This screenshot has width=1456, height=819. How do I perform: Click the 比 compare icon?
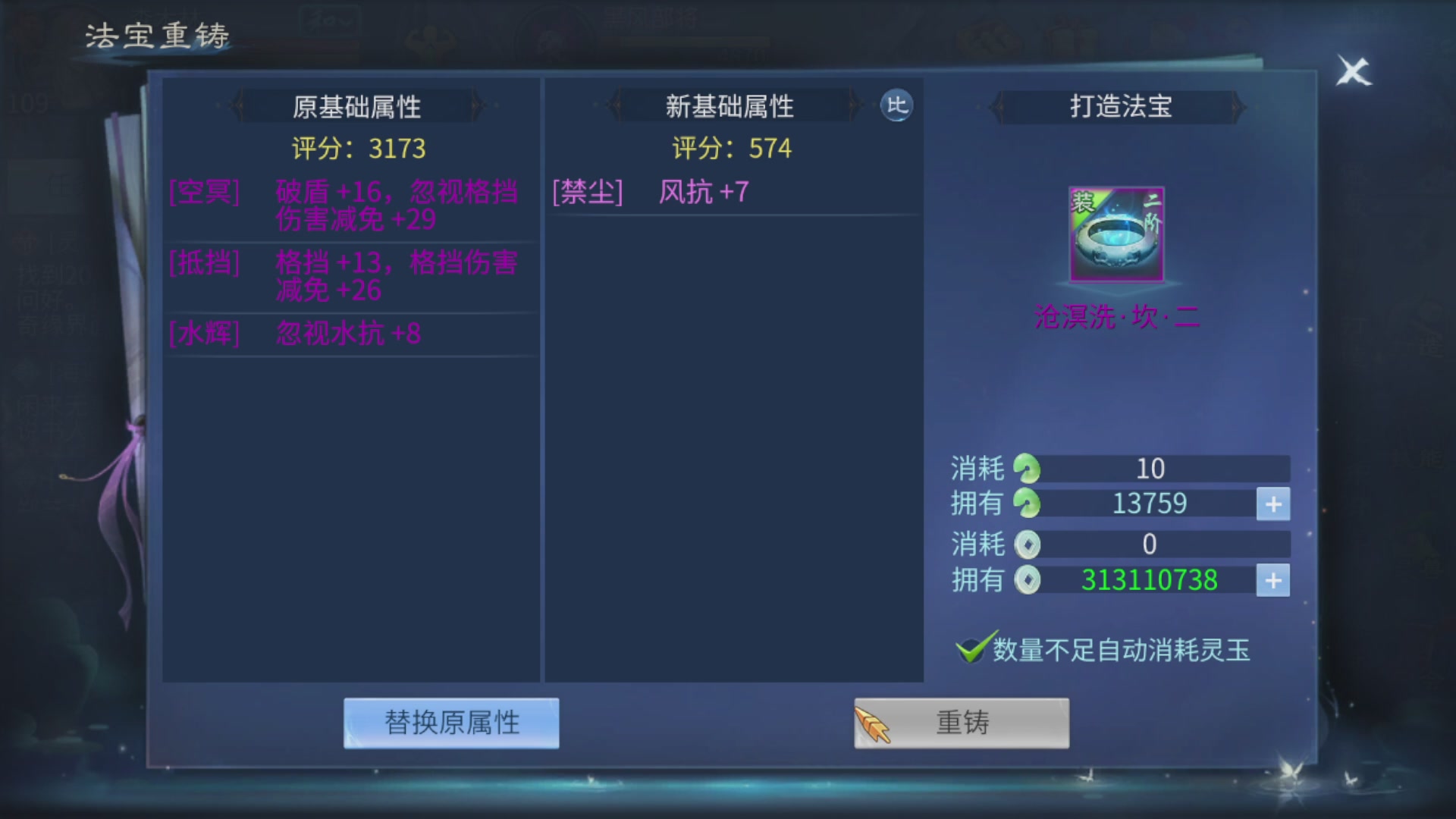click(897, 107)
